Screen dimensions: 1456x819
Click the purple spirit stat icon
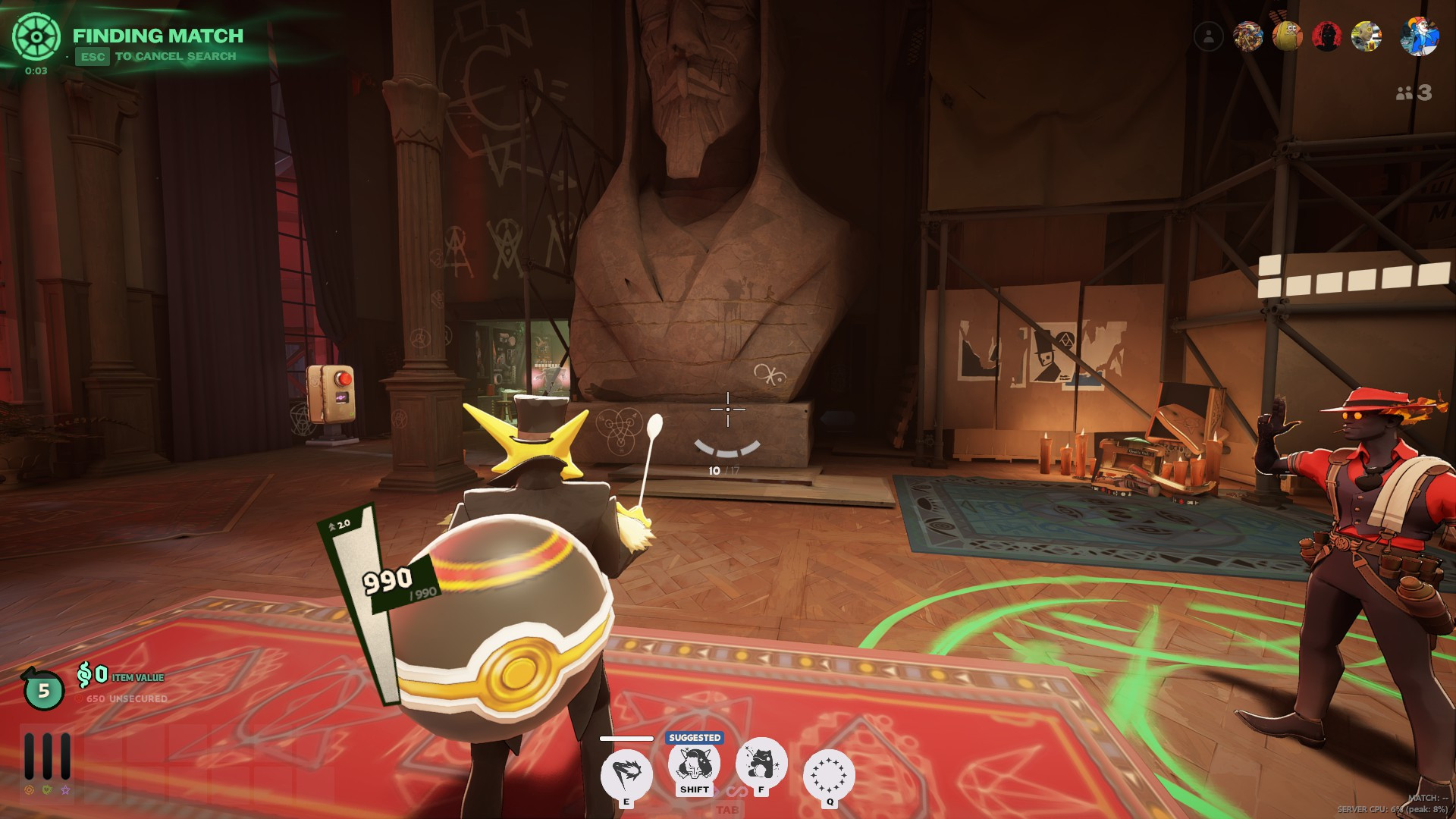tap(65, 790)
